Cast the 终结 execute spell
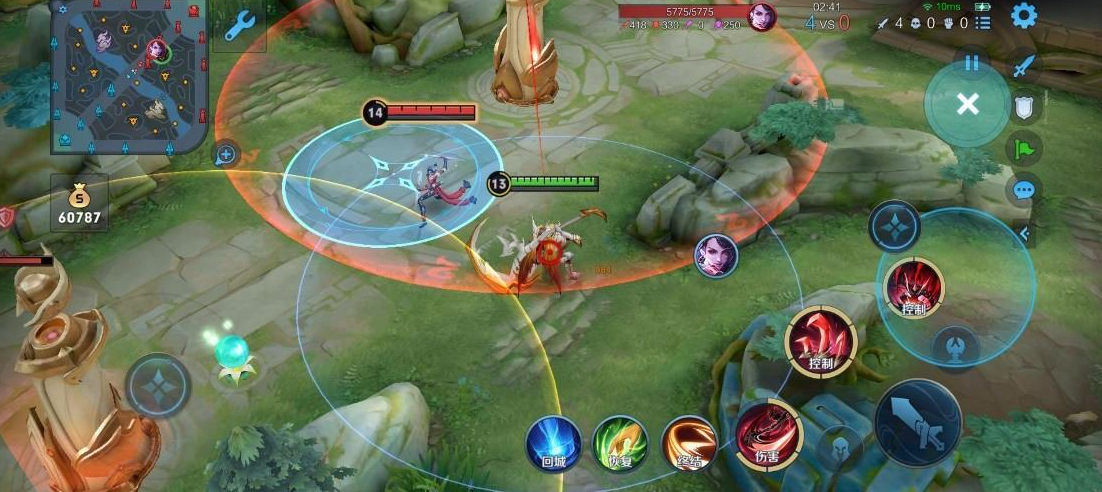The height and width of the screenshot is (492, 1102). point(689,441)
